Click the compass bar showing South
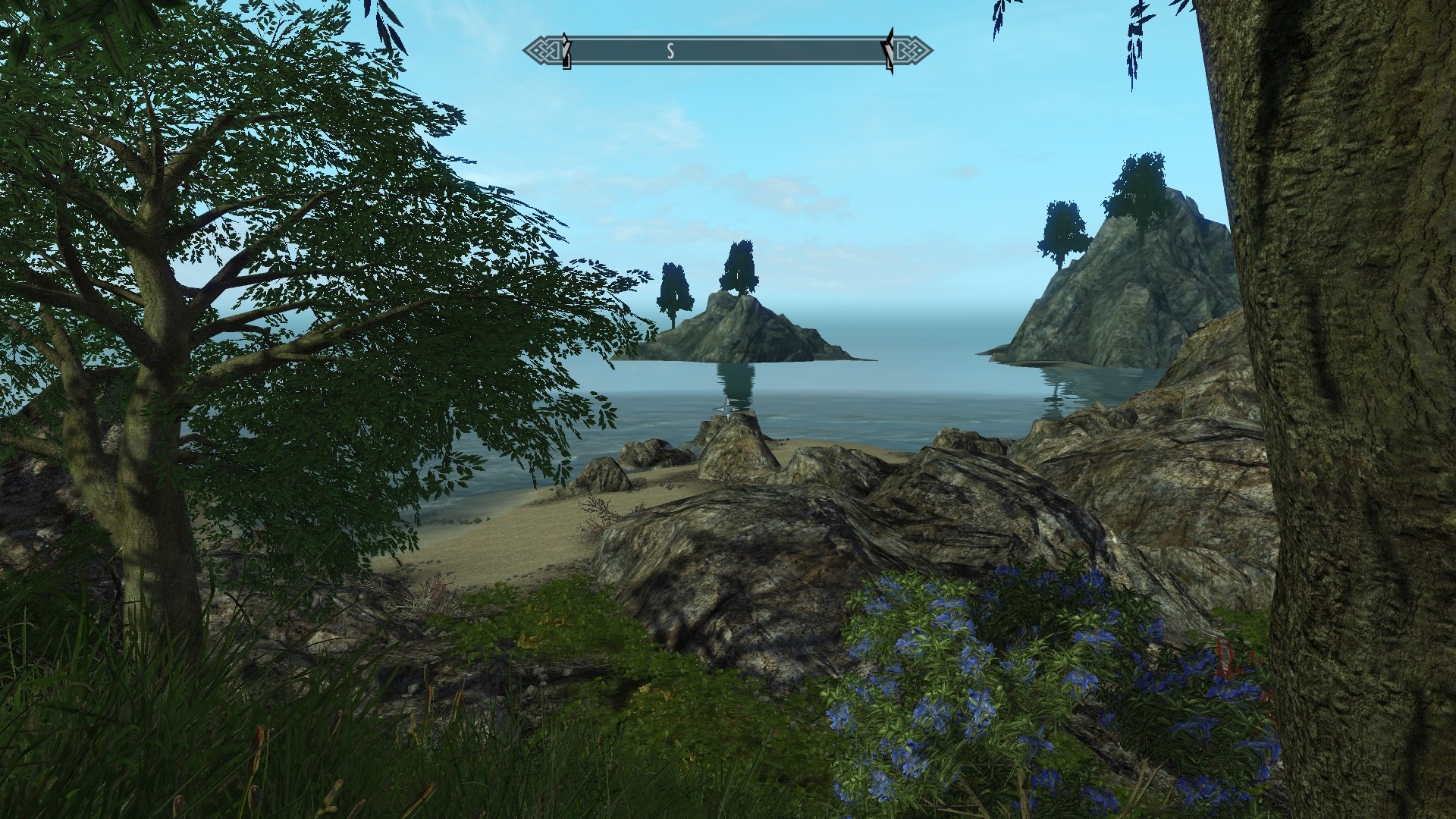 click(x=727, y=52)
